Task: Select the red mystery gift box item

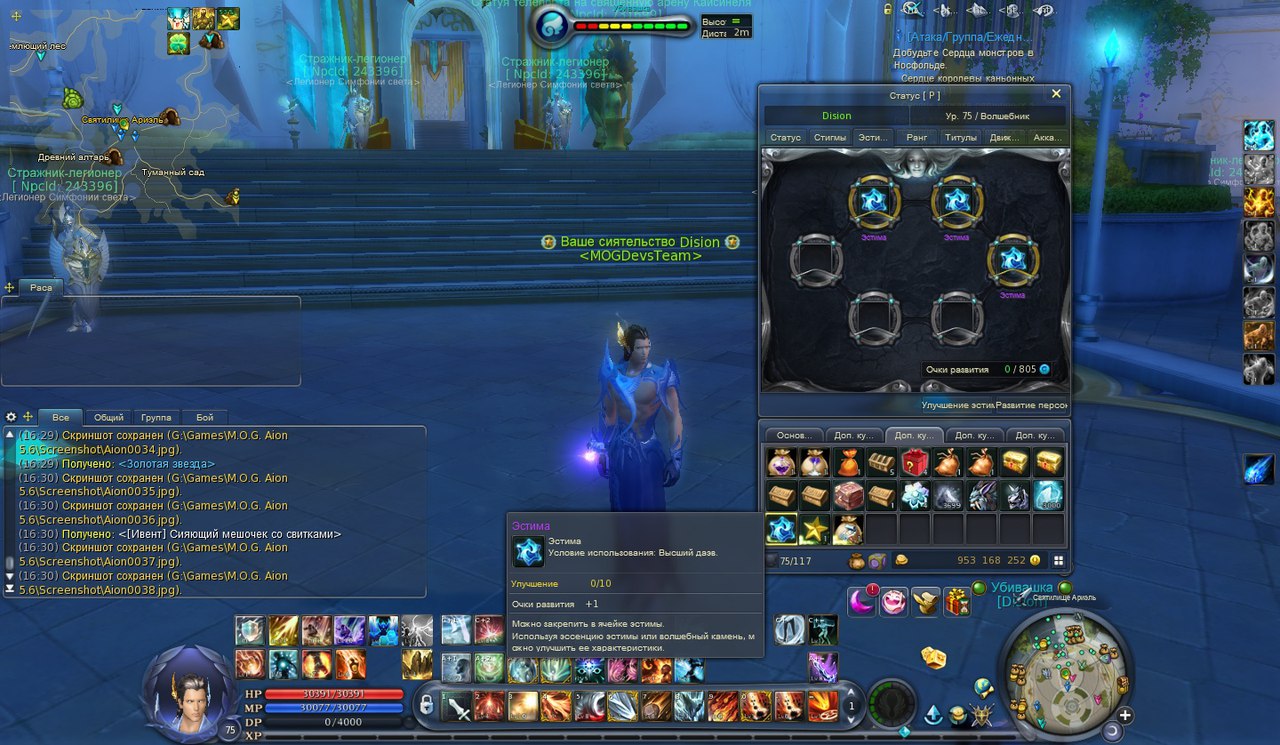Action: coord(914,462)
